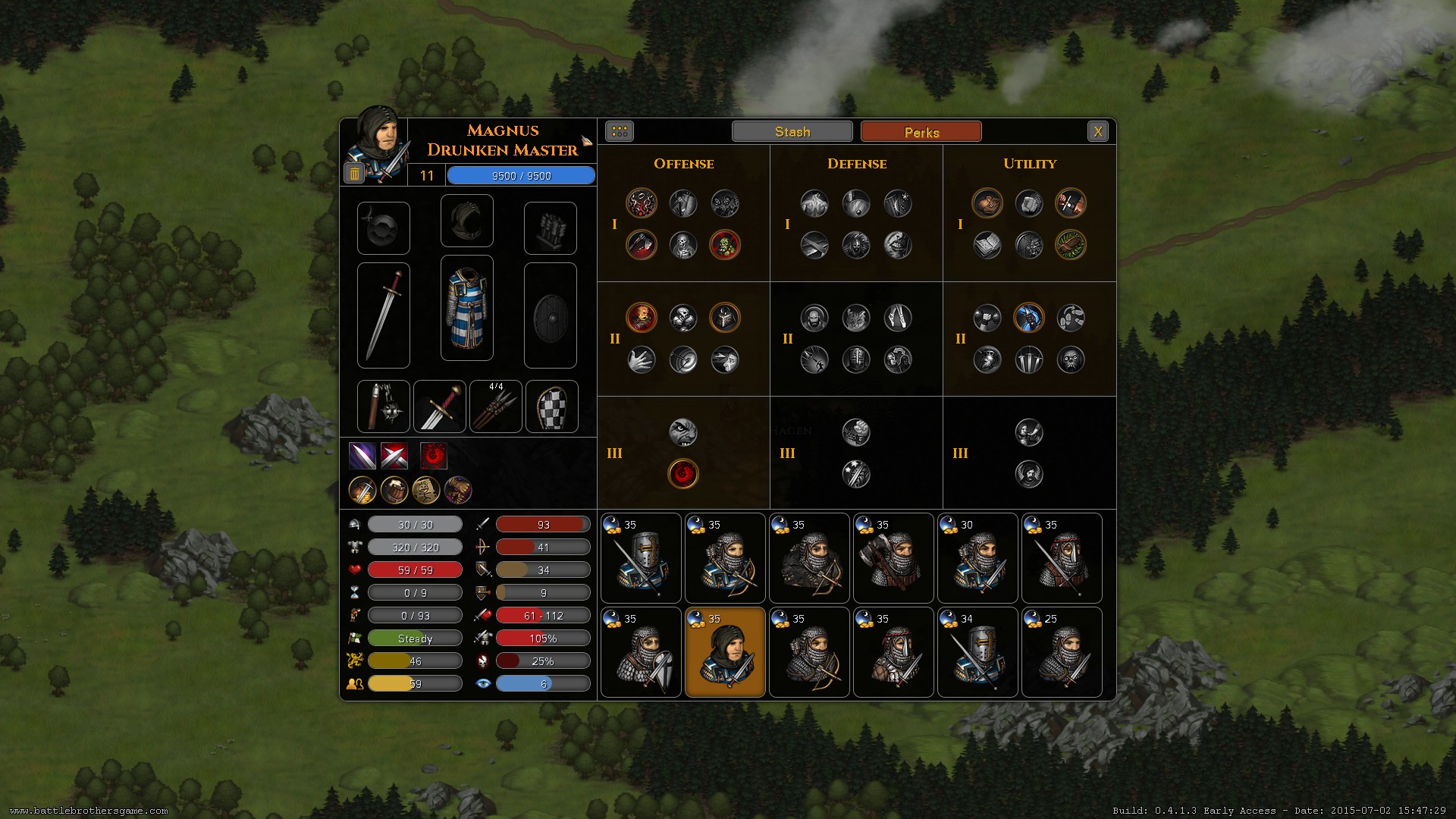The height and width of the screenshot is (819, 1456).
Task: Select the equipped longsword weapon slot
Action: [x=384, y=315]
